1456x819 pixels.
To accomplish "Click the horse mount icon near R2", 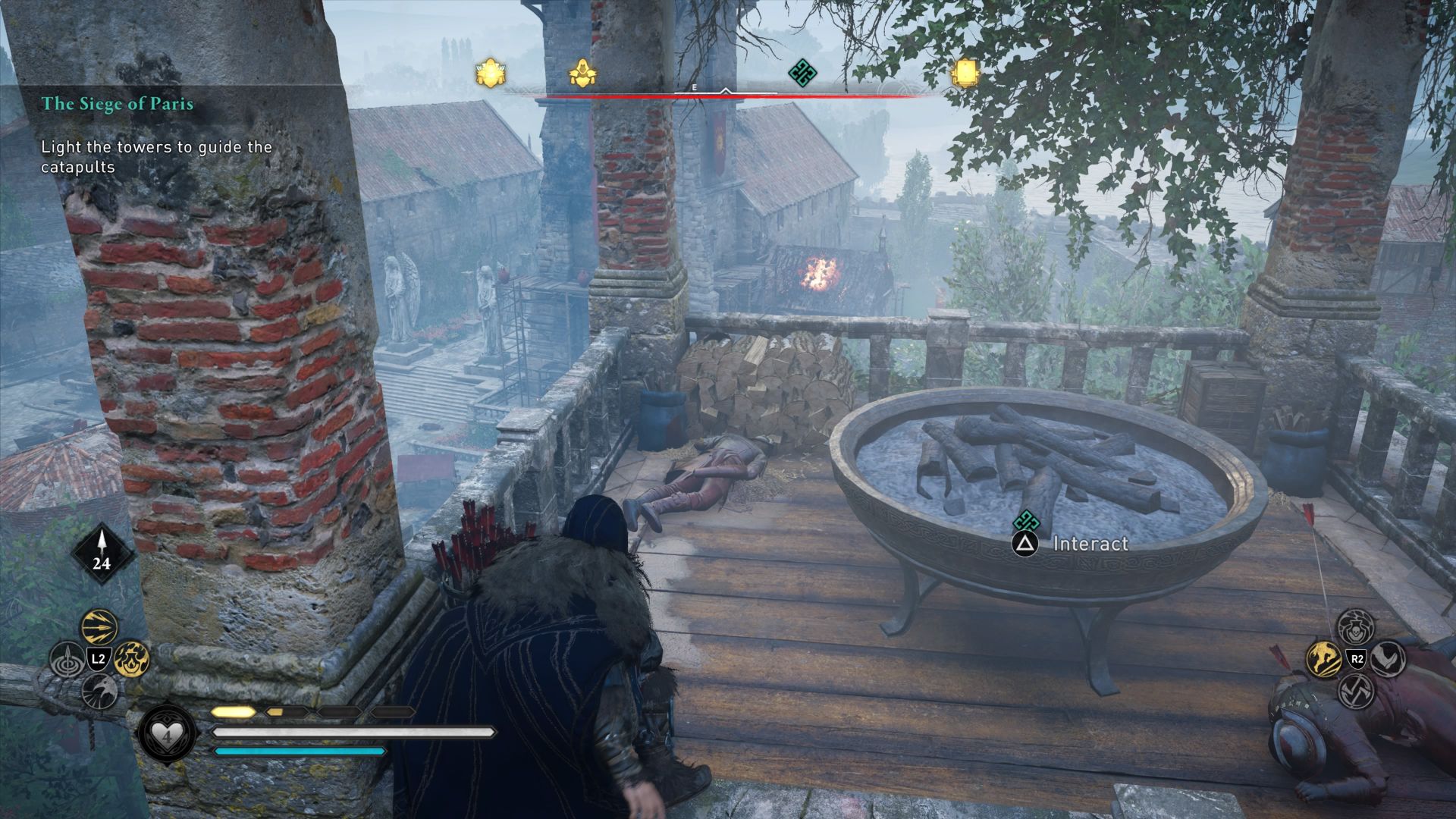I will [1326, 658].
